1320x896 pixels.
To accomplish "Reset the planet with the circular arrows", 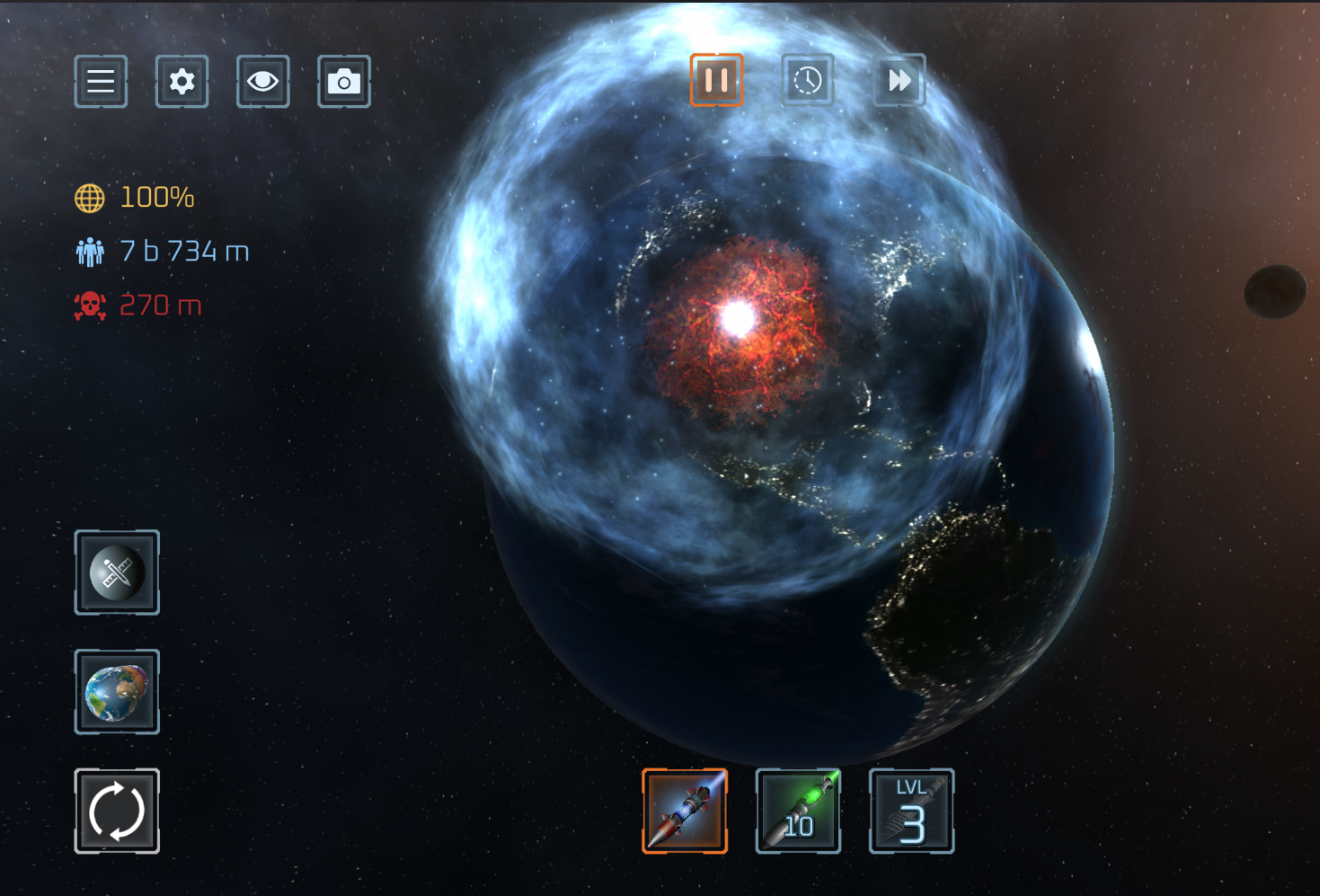I will 117,811.
